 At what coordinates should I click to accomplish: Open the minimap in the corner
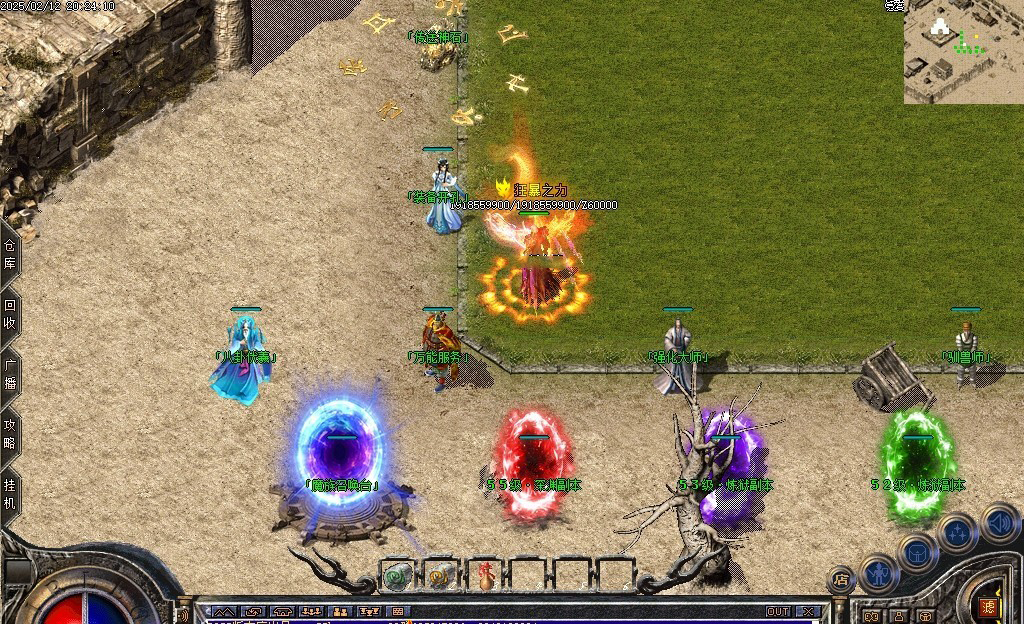[x=963, y=52]
